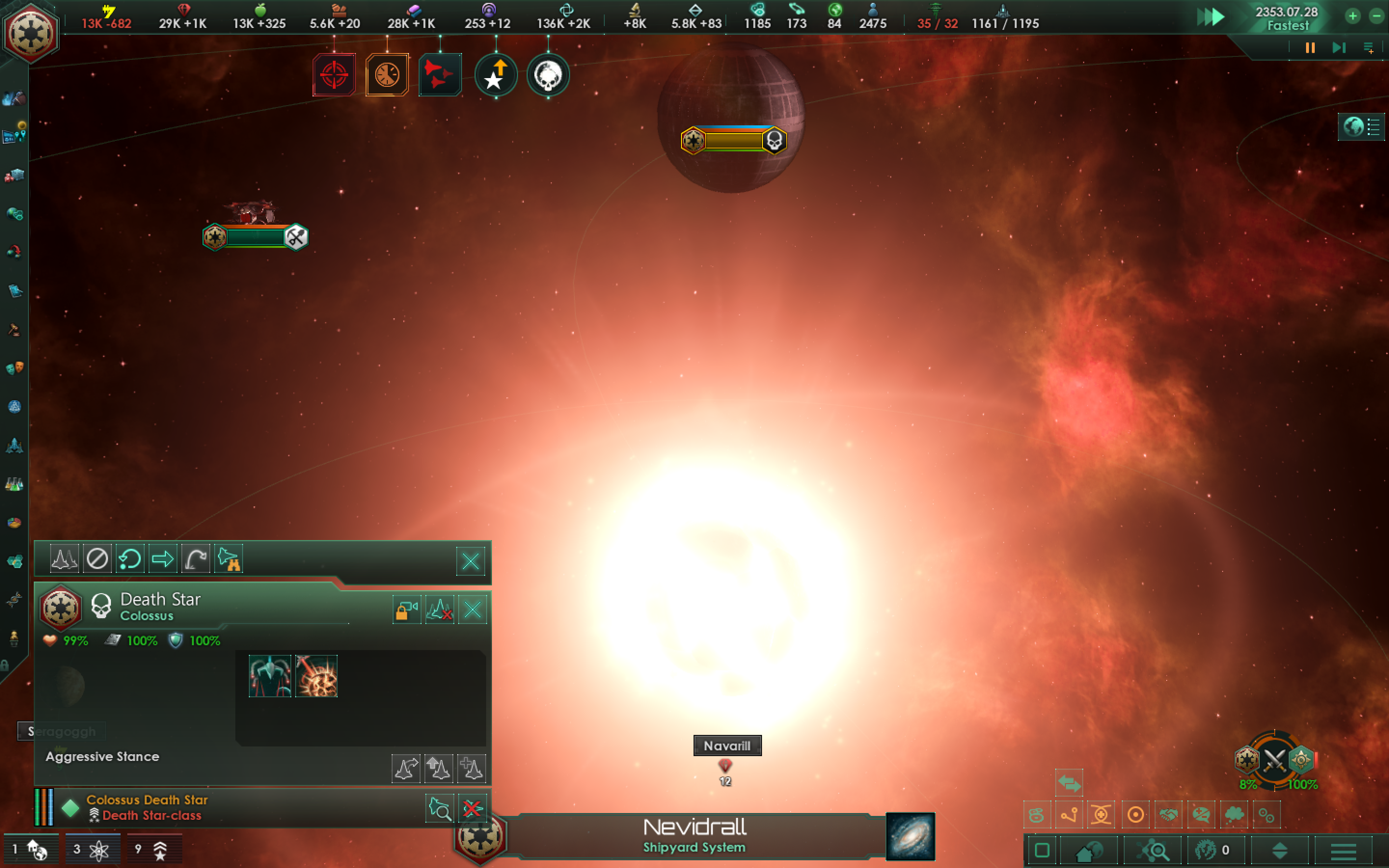The height and width of the screenshot is (868, 1389).
Task: Disband the Colossus Death Star ship
Action: pos(472,809)
